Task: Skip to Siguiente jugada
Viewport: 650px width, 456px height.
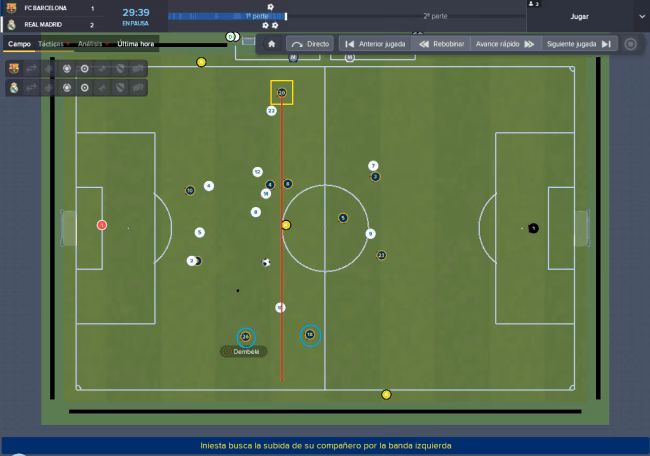Action: point(579,44)
